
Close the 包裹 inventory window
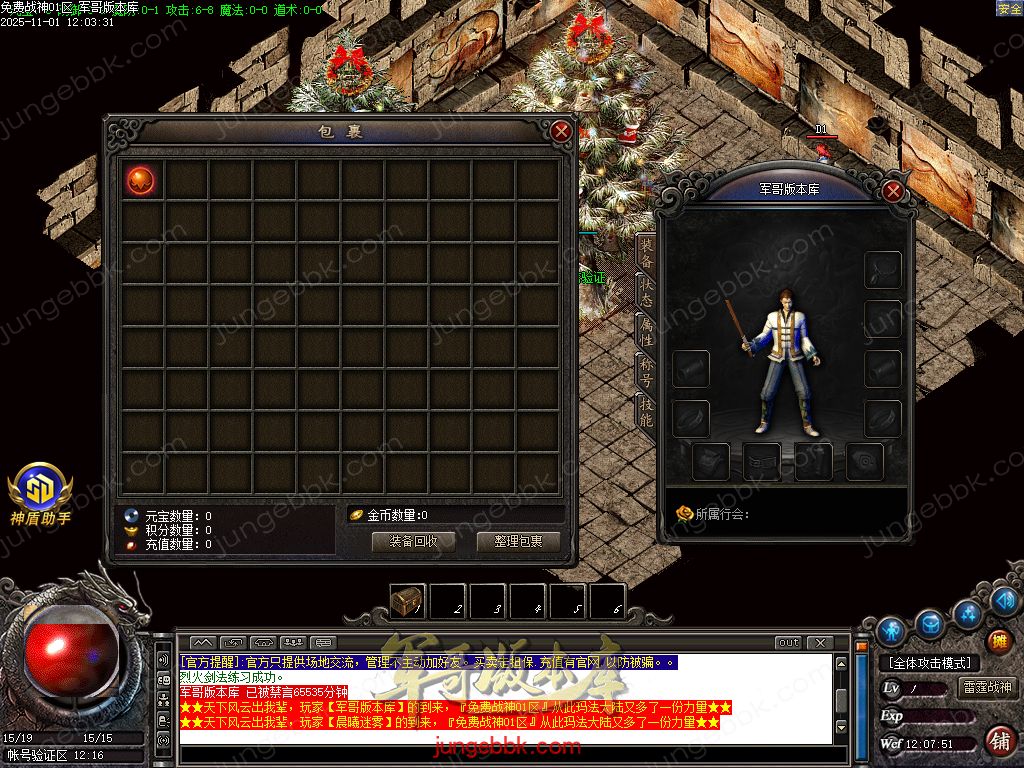[561, 131]
